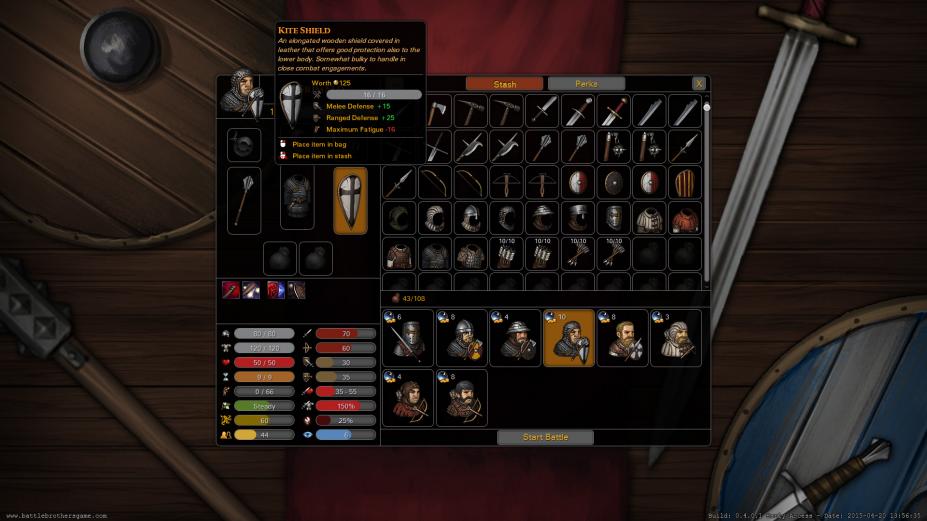Select the hooded archer with red scarf

[408, 398]
